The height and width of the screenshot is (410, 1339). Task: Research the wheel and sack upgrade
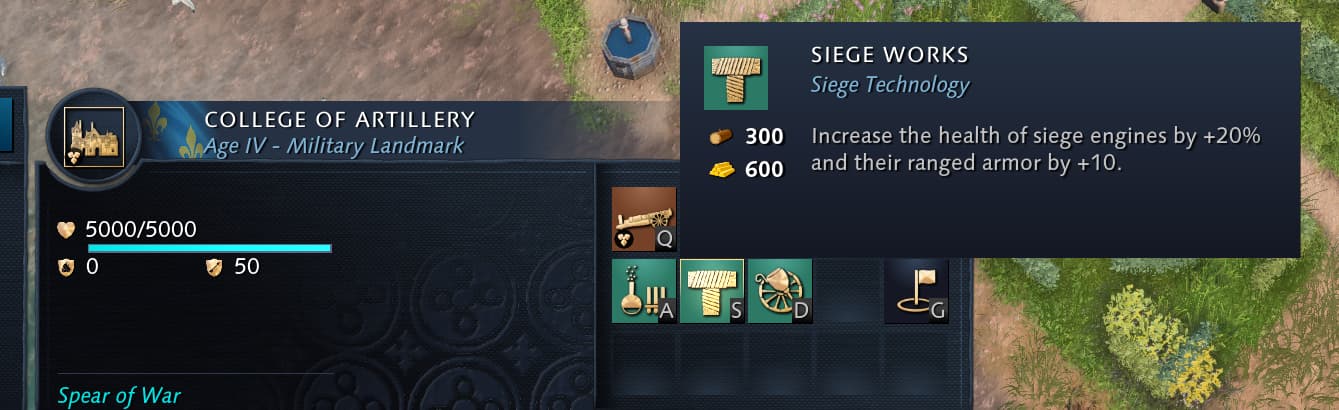780,291
